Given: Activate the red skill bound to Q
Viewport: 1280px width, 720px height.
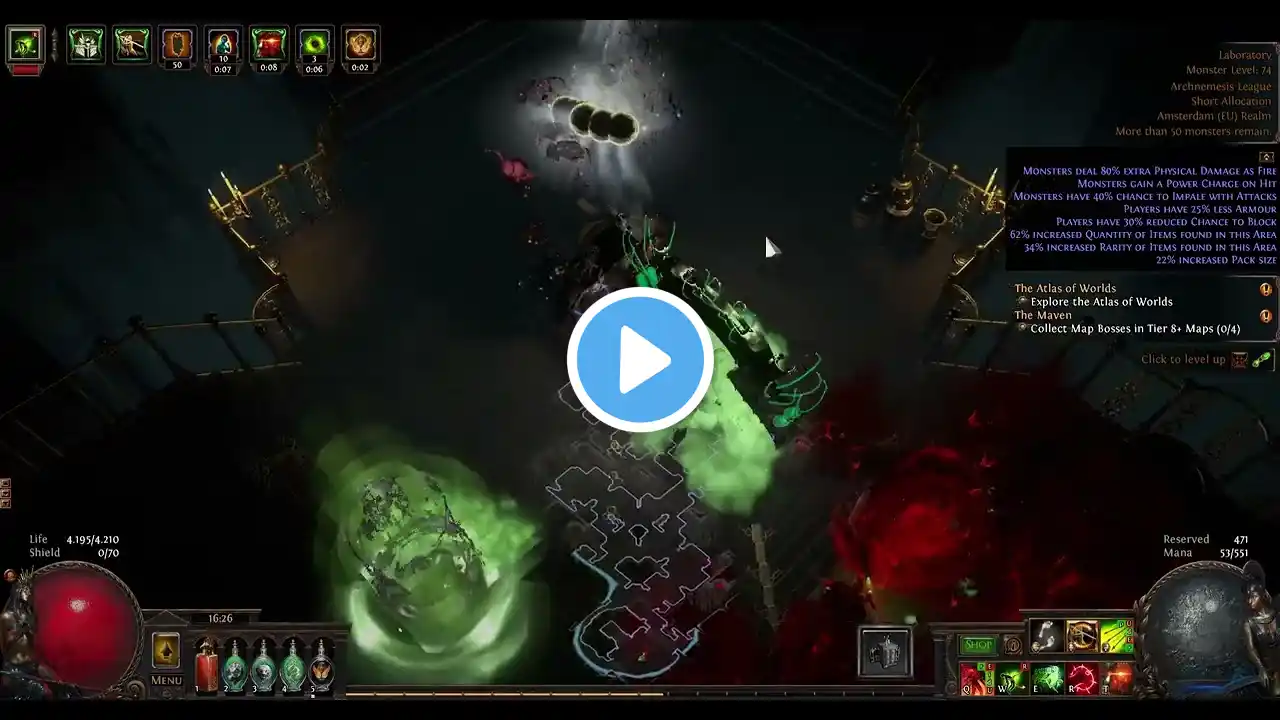Looking at the screenshot, I should (975, 678).
